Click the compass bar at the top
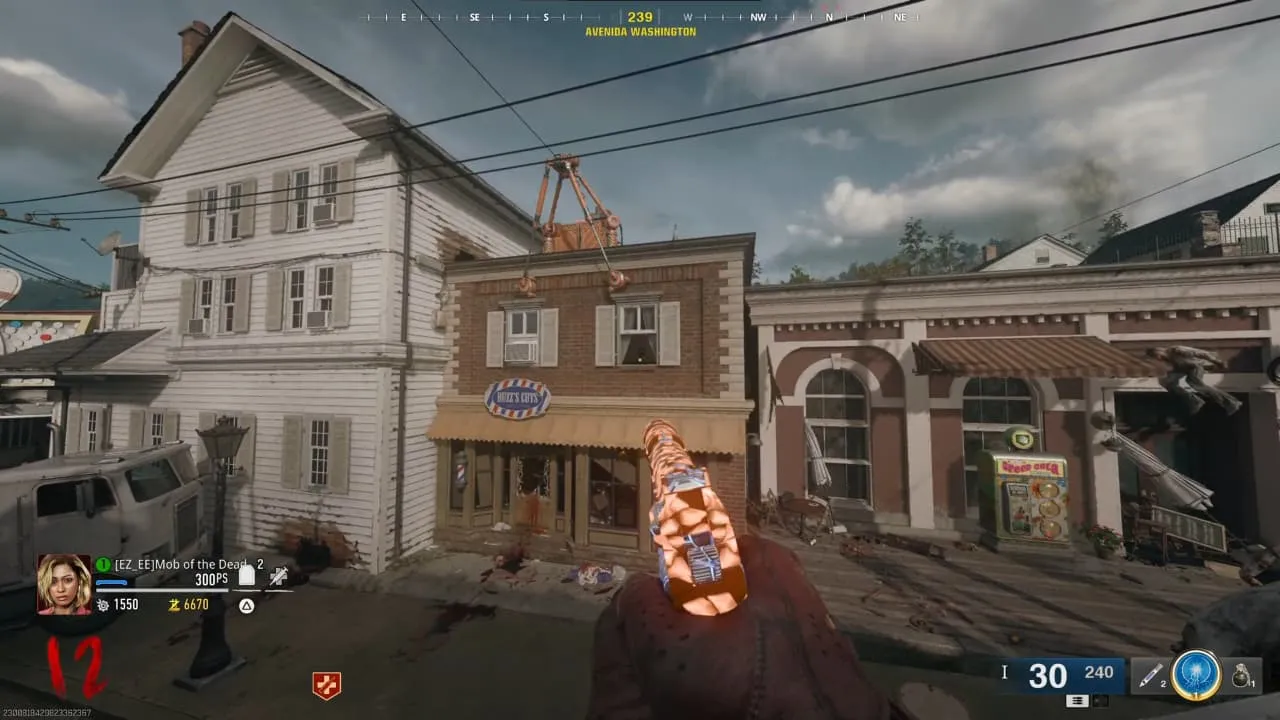1280x720 pixels. click(640, 17)
